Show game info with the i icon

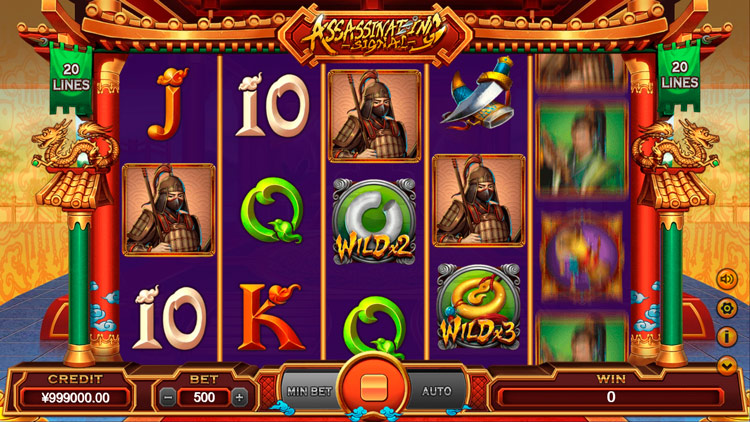[726, 337]
